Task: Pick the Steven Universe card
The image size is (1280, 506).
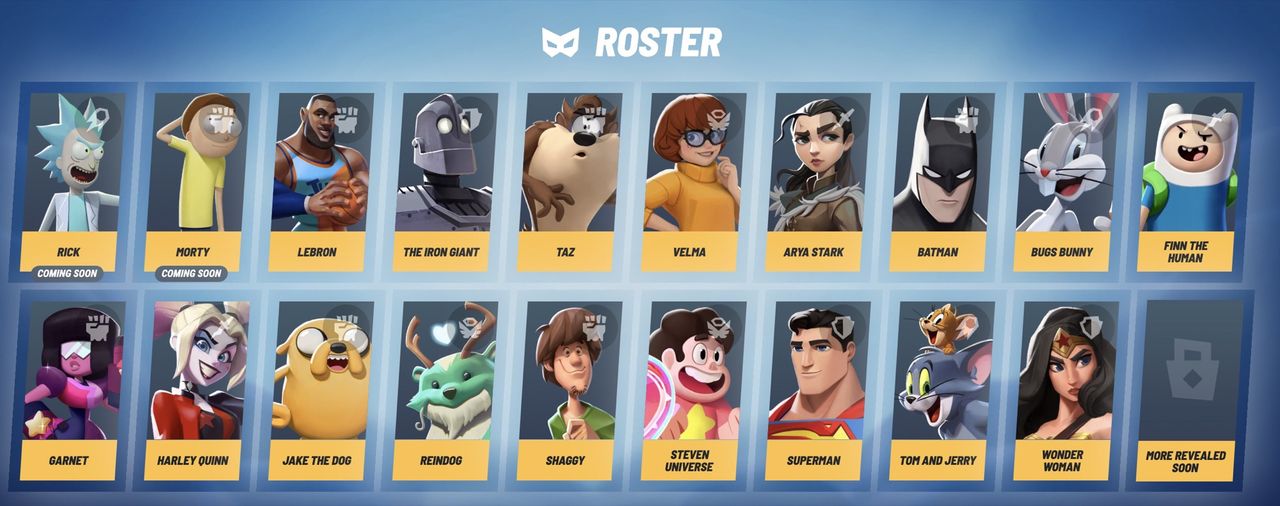Action: tap(691, 388)
